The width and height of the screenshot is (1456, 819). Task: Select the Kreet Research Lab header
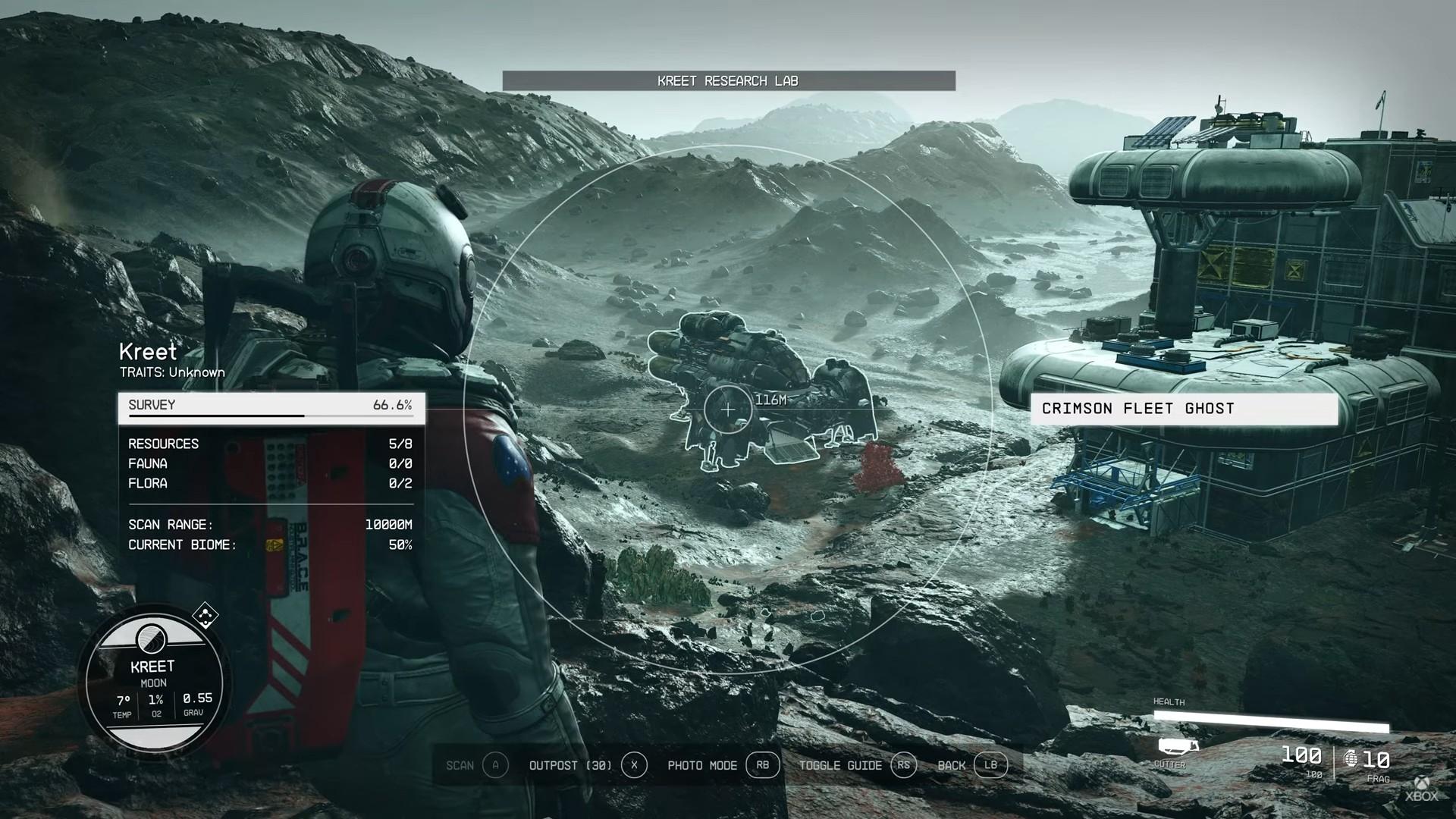pyautogui.click(x=727, y=80)
